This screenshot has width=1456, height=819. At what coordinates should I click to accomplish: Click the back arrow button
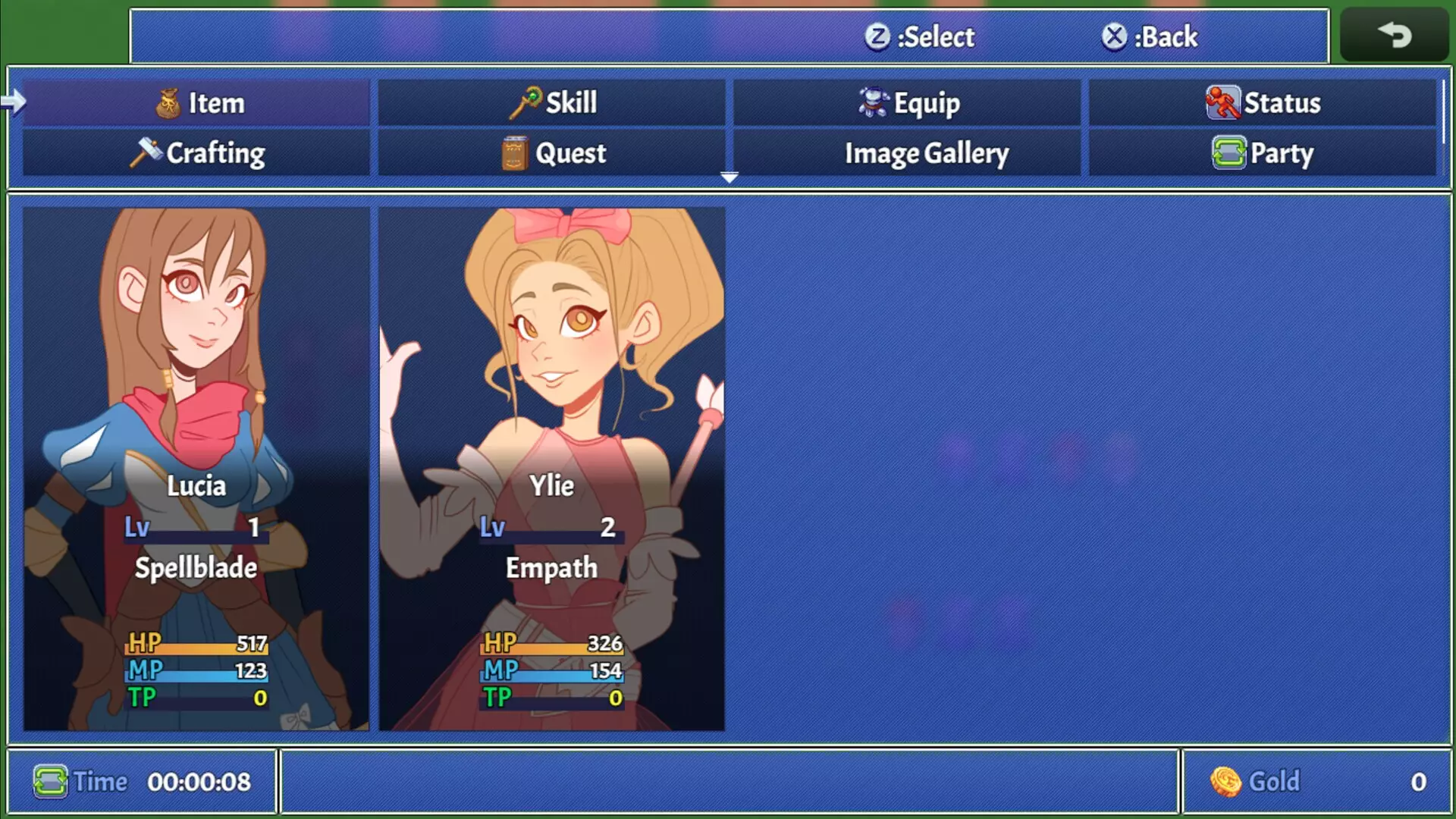click(1394, 35)
